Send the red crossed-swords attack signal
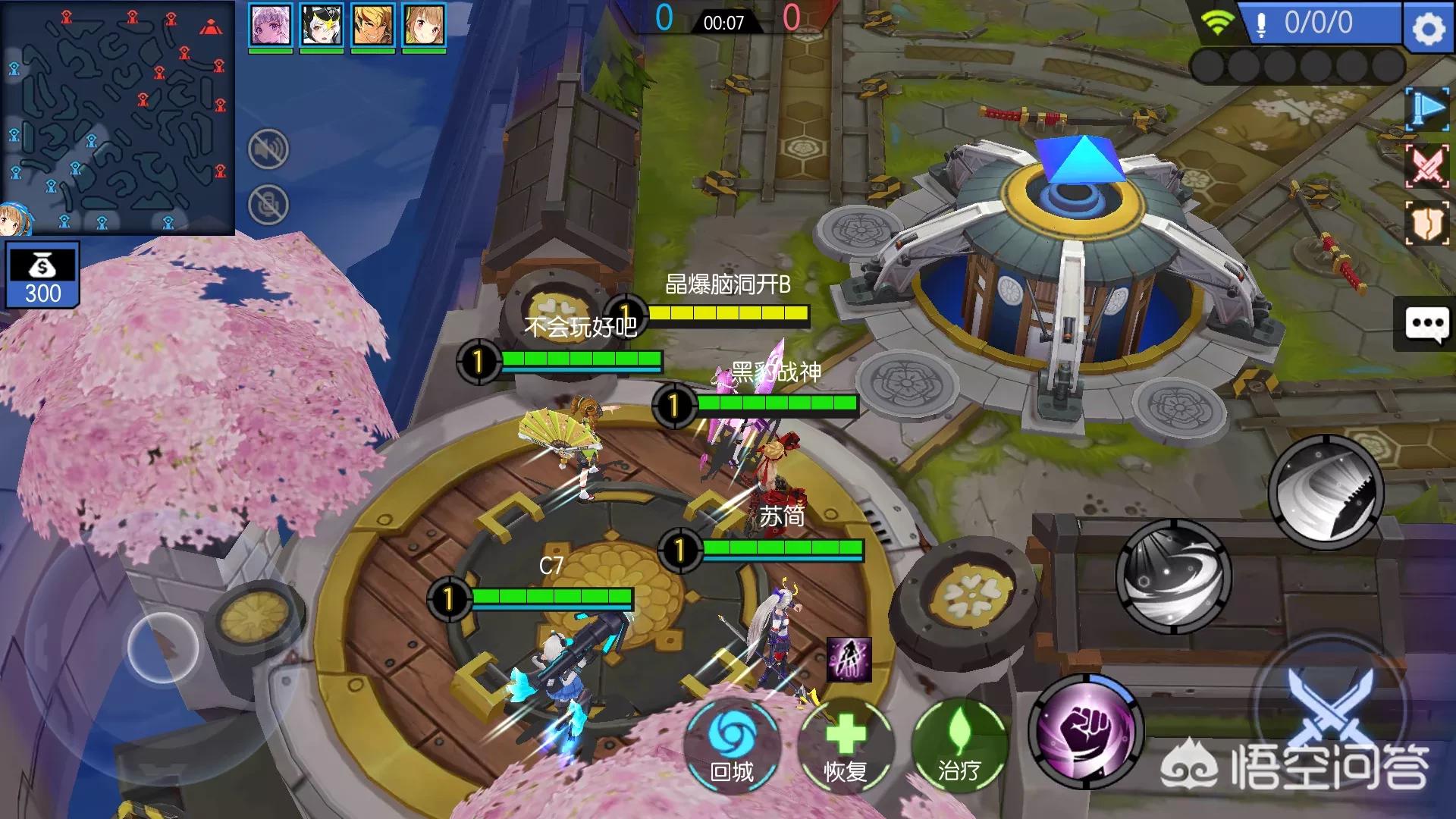This screenshot has height=819, width=1456. tap(1427, 165)
